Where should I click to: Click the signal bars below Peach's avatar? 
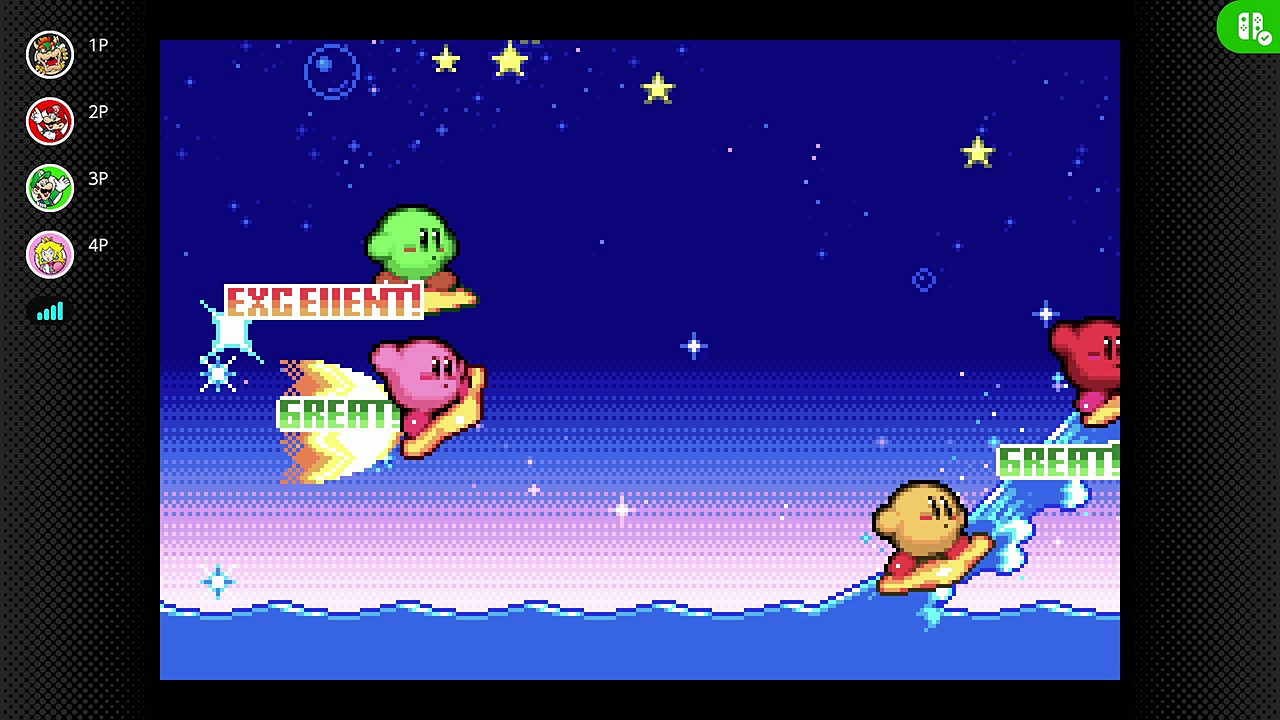click(x=50, y=312)
